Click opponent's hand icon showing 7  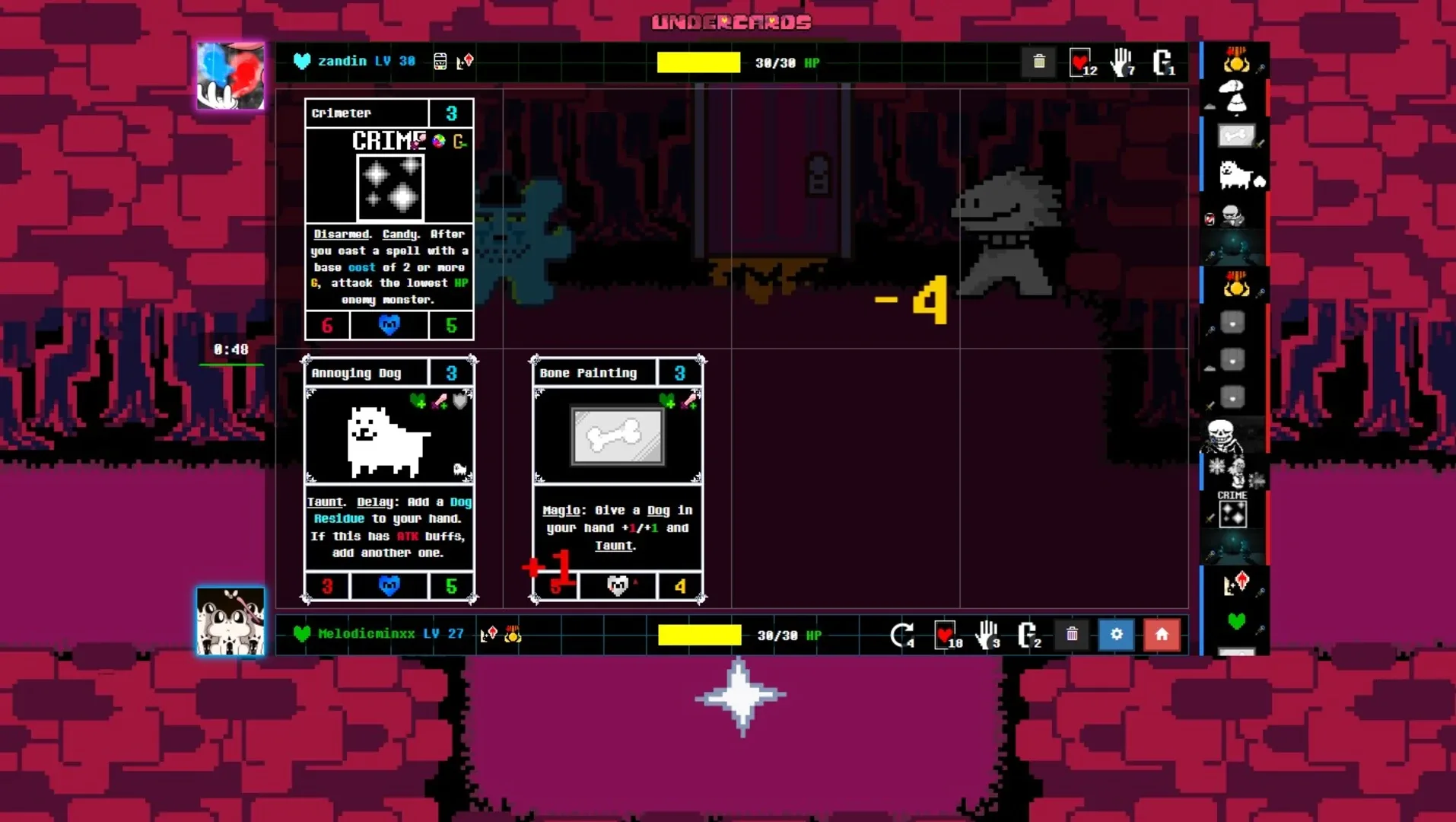coord(1122,62)
